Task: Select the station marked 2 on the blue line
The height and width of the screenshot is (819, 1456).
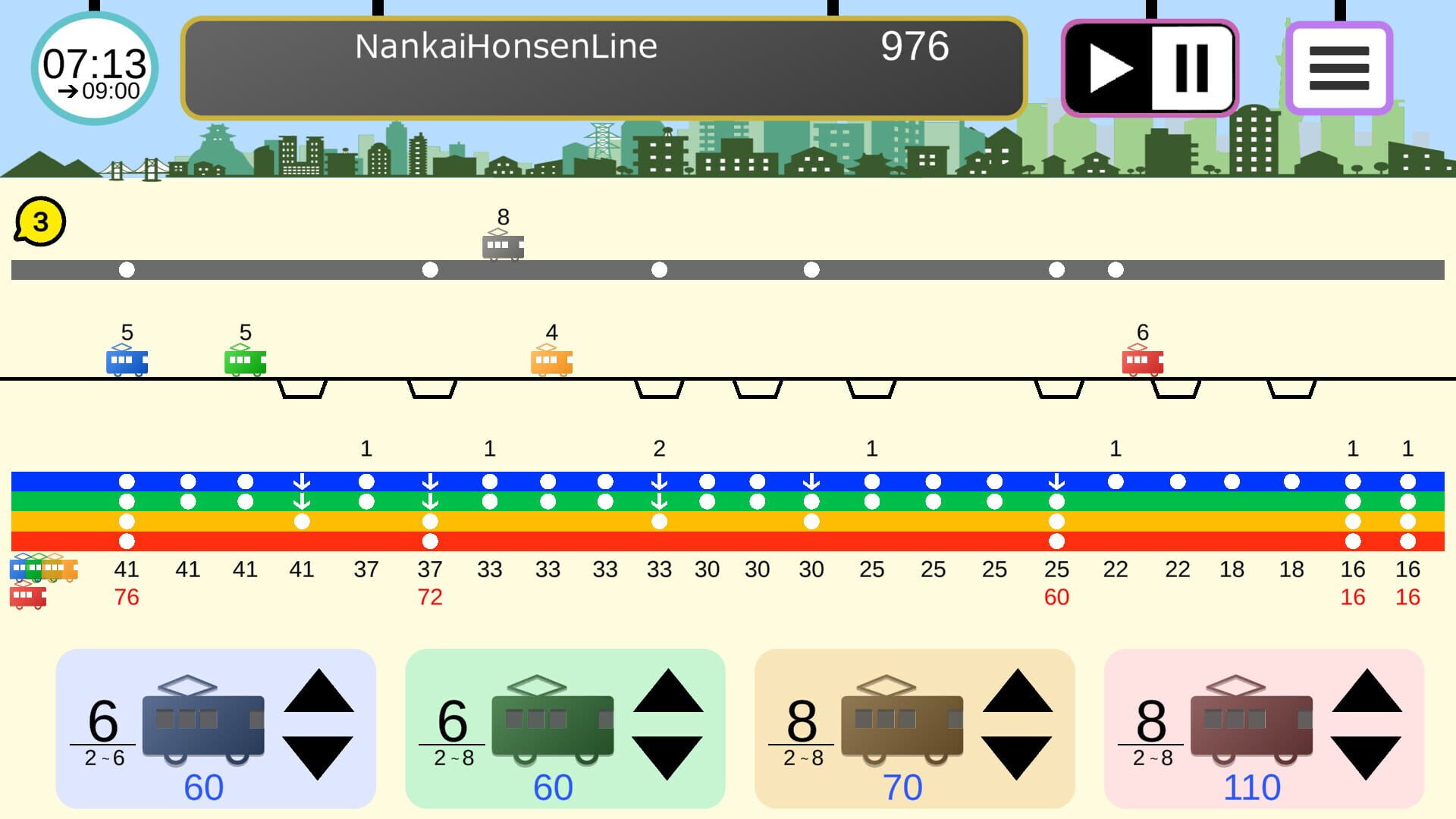Action: point(659,479)
